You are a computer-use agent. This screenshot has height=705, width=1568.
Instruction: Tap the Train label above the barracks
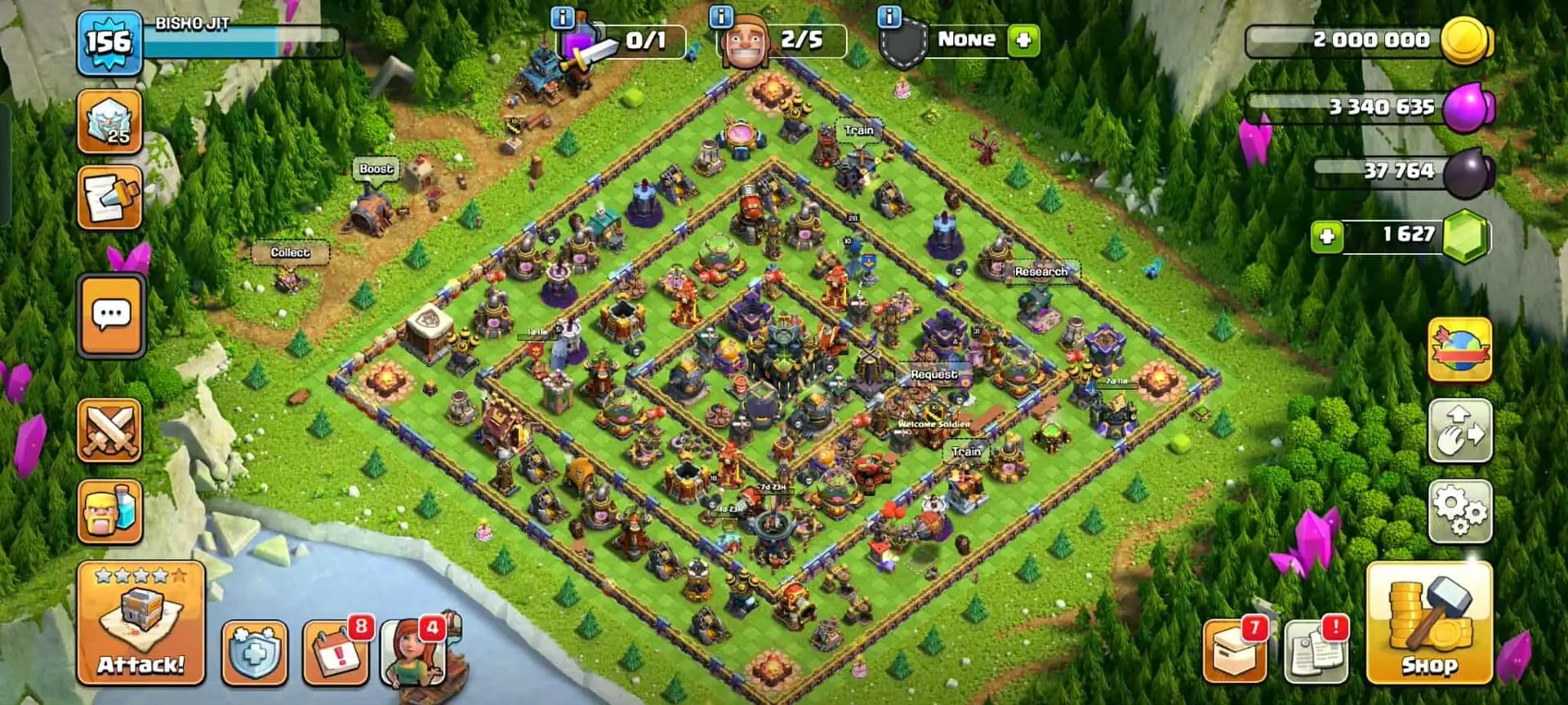[858, 130]
